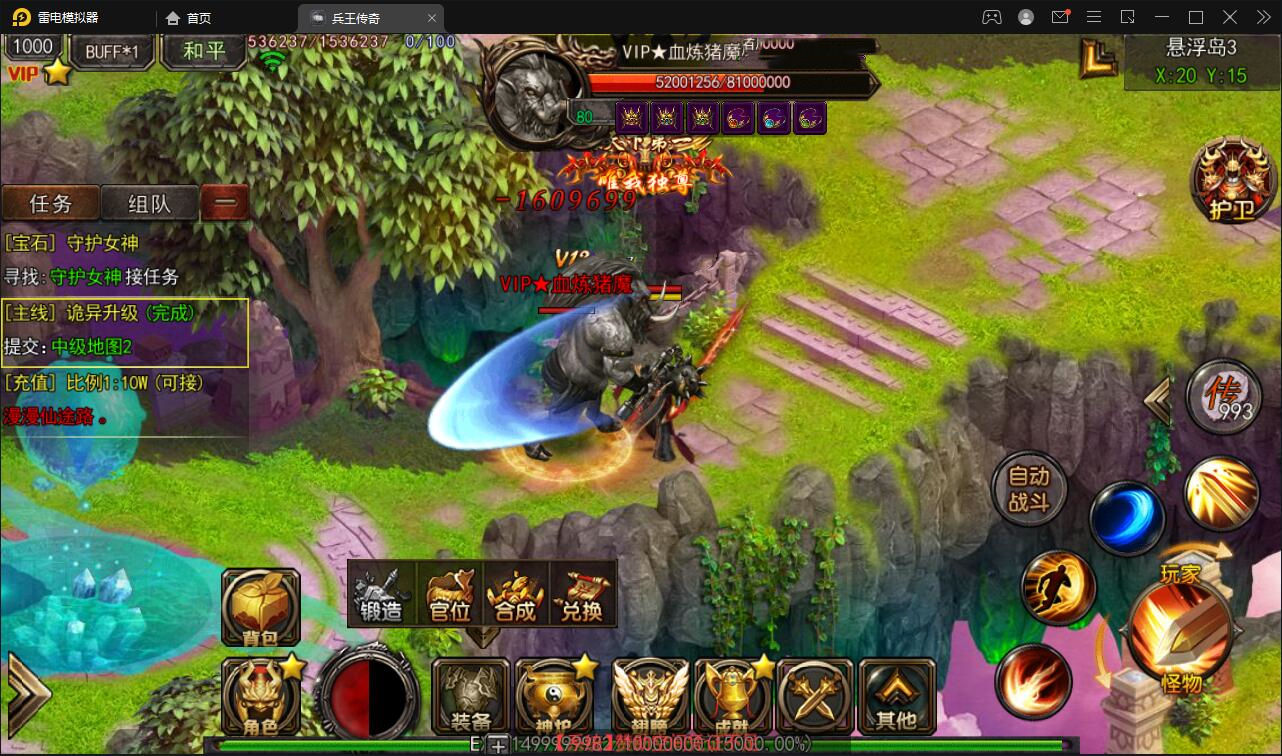
Task: Use the 传 teleport button
Action: tap(1222, 397)
